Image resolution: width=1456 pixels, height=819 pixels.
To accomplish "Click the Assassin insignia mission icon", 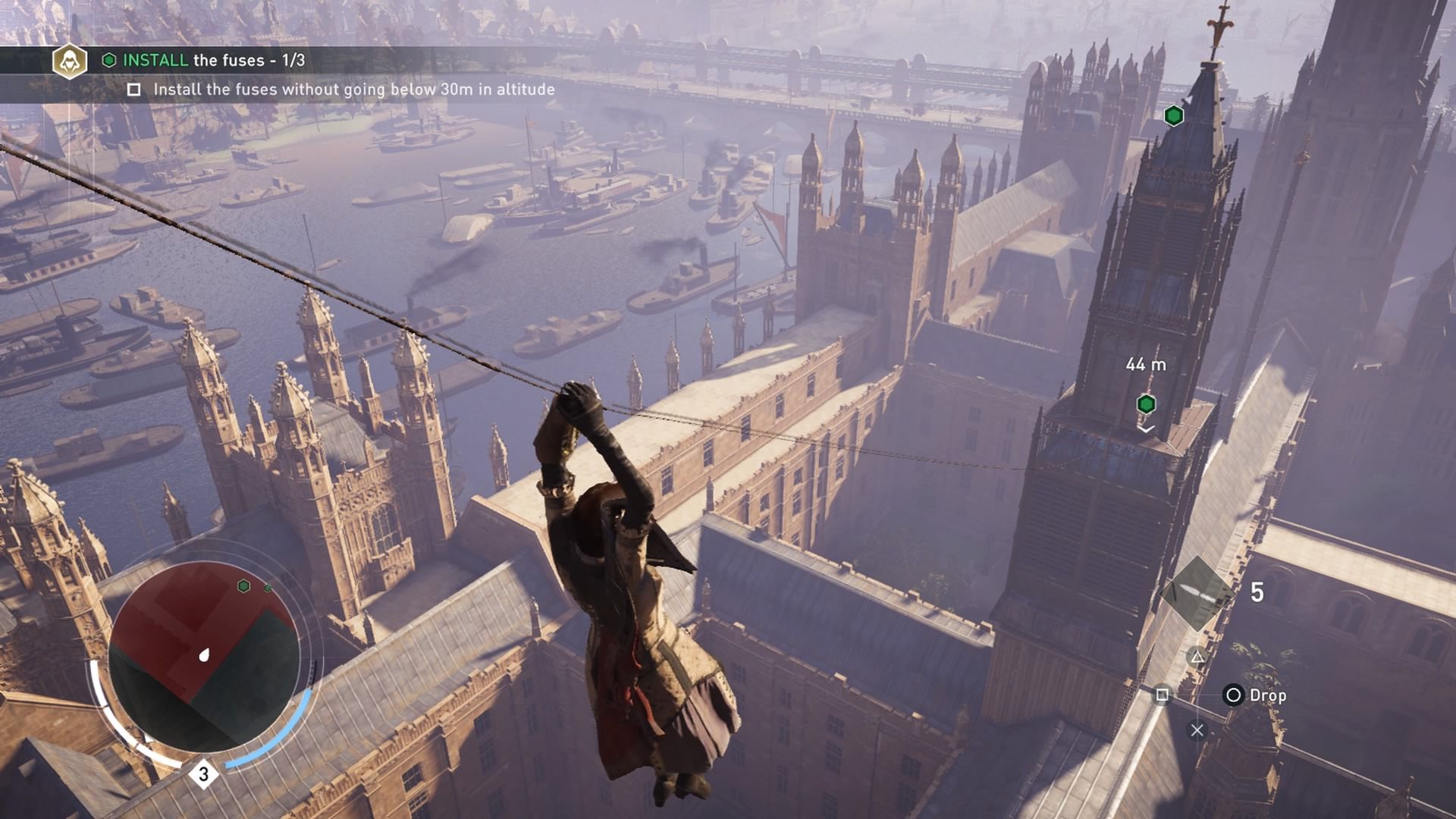I will tap(70, 61).
